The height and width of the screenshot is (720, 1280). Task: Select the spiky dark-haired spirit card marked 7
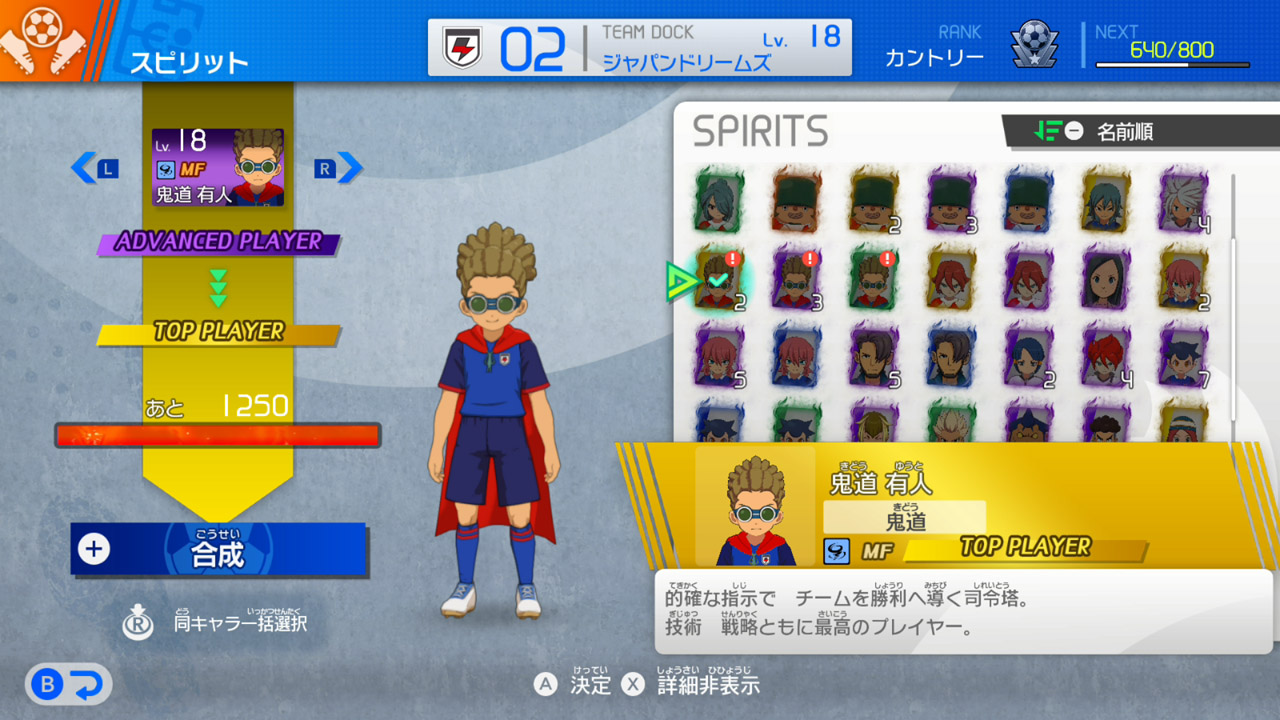coord(1184,356)
